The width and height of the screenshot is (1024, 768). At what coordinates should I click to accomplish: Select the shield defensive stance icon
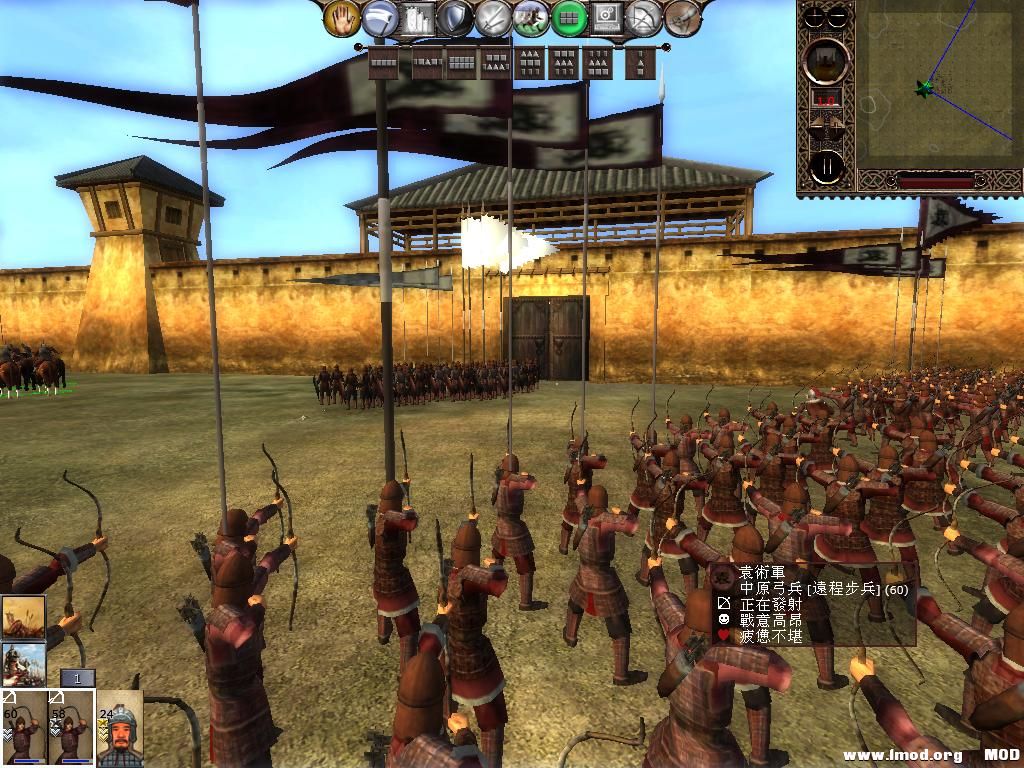point(457,18)
